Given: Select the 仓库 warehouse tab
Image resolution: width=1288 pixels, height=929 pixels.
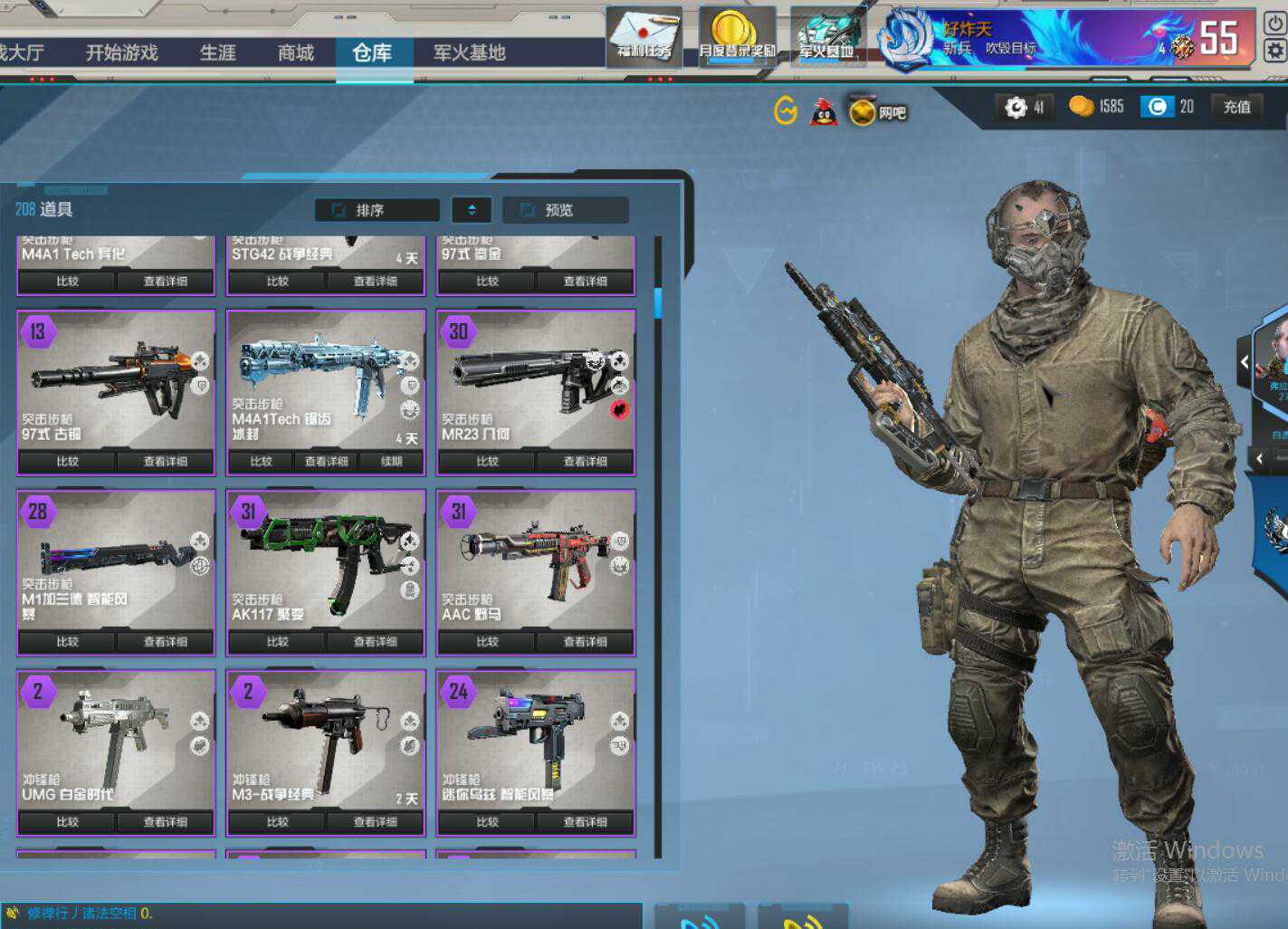Looking at the screenshot, I should coord(372,53).
